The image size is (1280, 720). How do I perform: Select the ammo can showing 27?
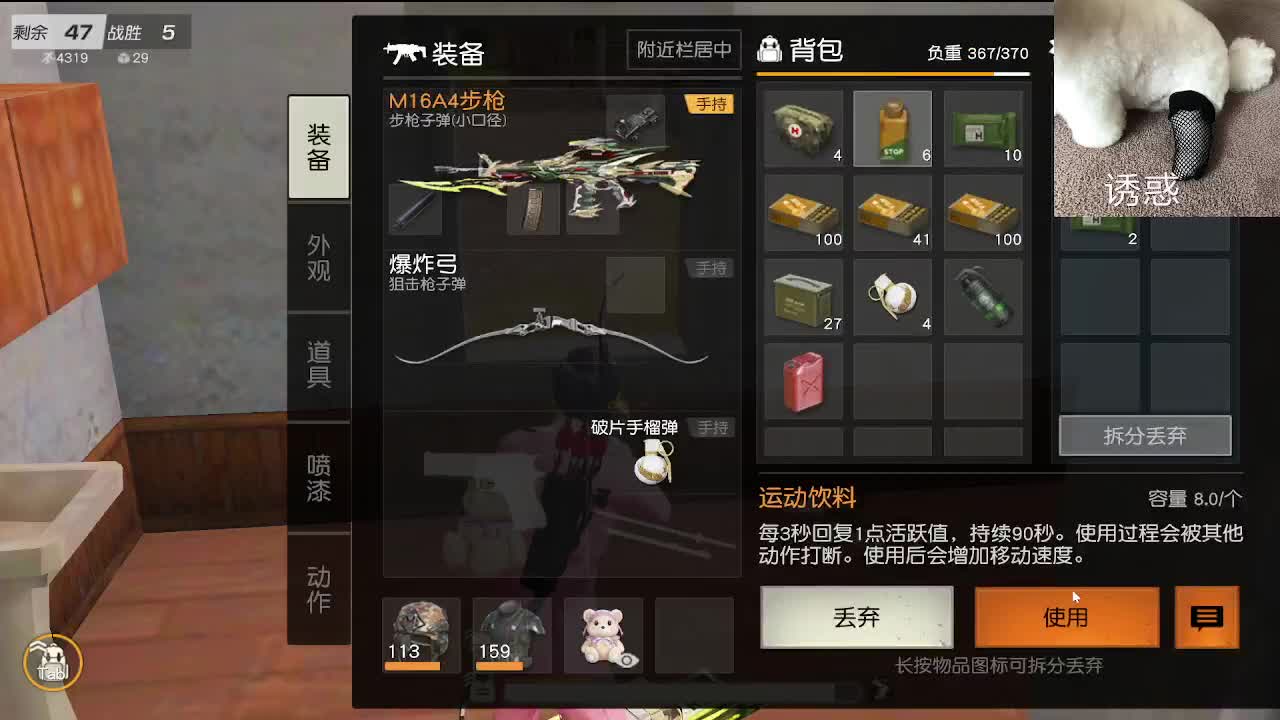[x=803, y=296]
